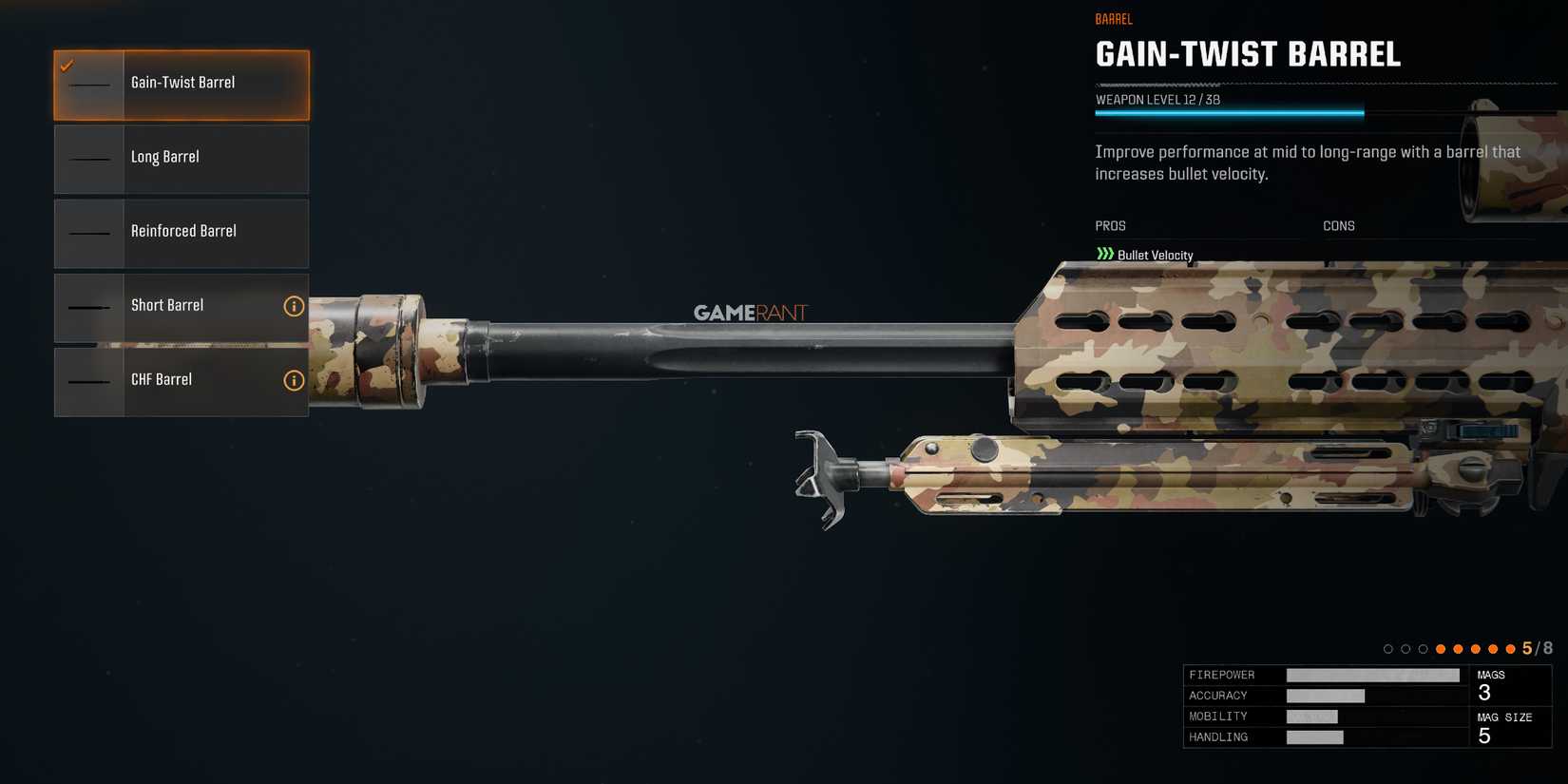Click the attachment preview icon next to Short Barrel
The height and width of the screenshot is (784, 1568).
[x=89, y=307]
